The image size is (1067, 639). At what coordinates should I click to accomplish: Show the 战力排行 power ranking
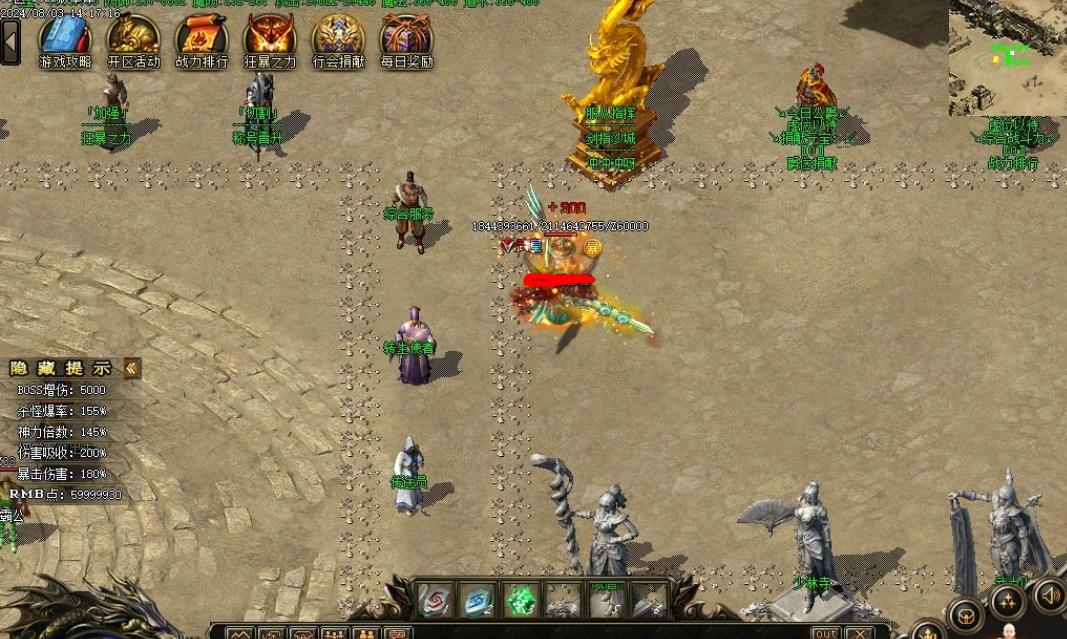(201, 37)
